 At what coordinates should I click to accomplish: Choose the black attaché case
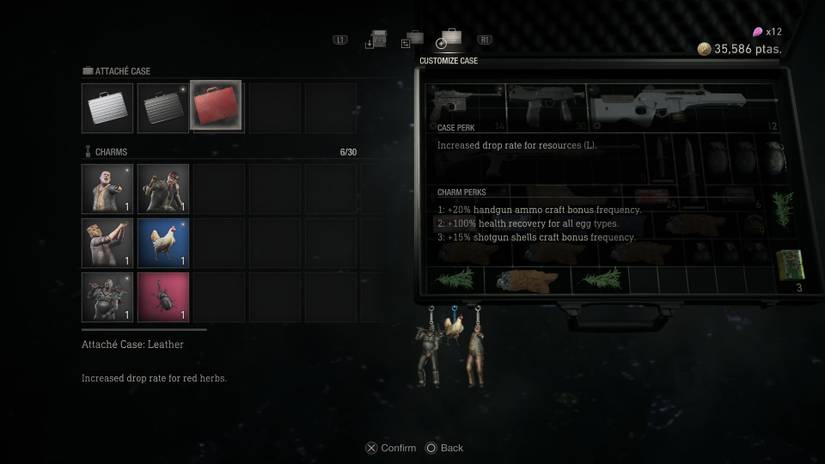click(x=163, y=107)
